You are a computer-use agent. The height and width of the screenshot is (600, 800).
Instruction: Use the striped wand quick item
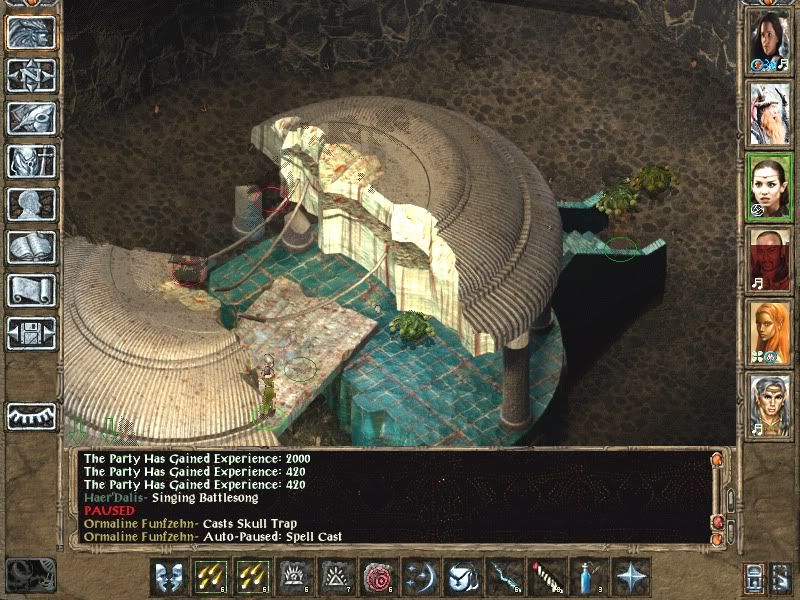[x=547, y=577]
